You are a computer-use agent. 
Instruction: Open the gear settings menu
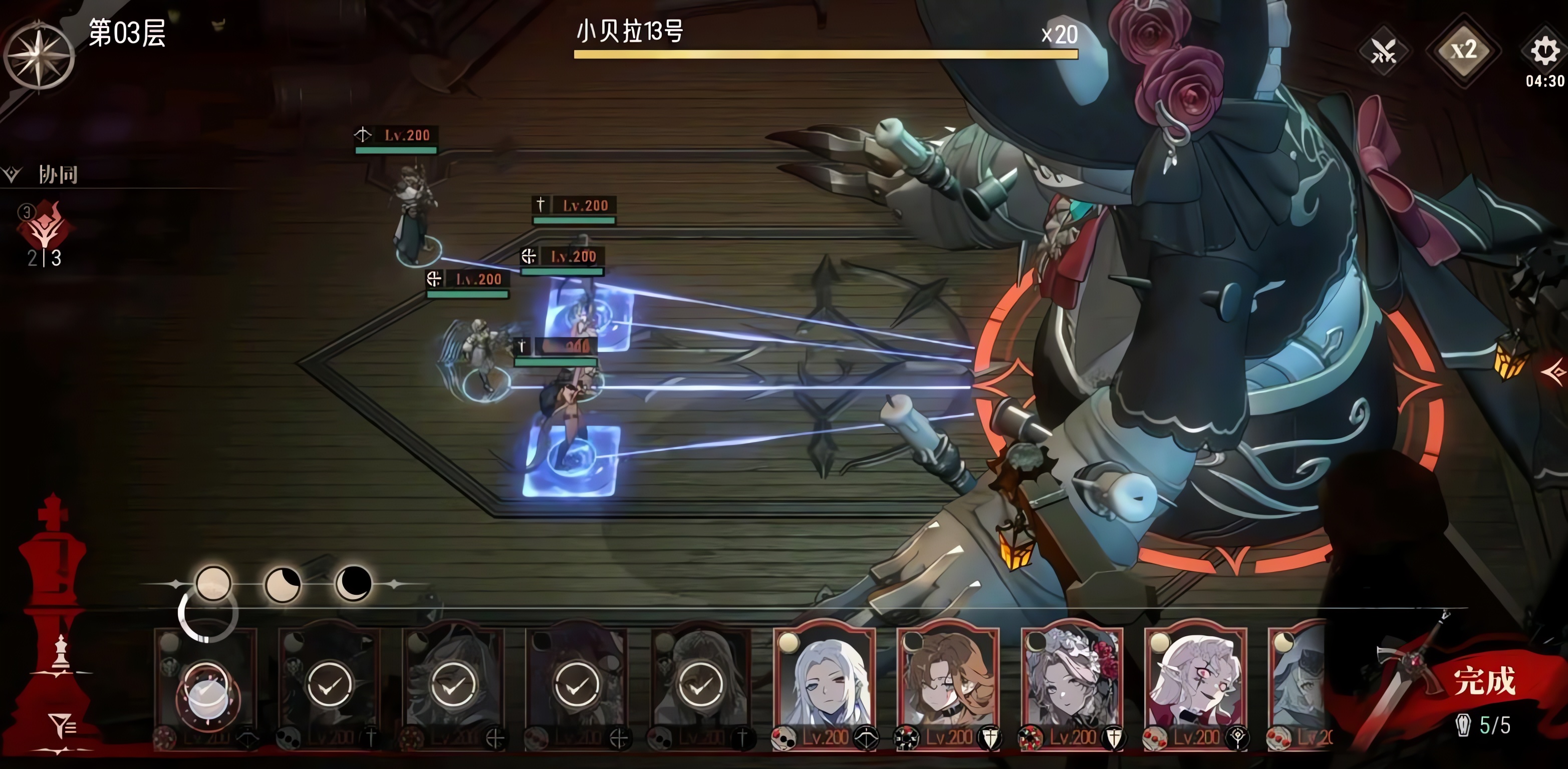point(1544,51)
